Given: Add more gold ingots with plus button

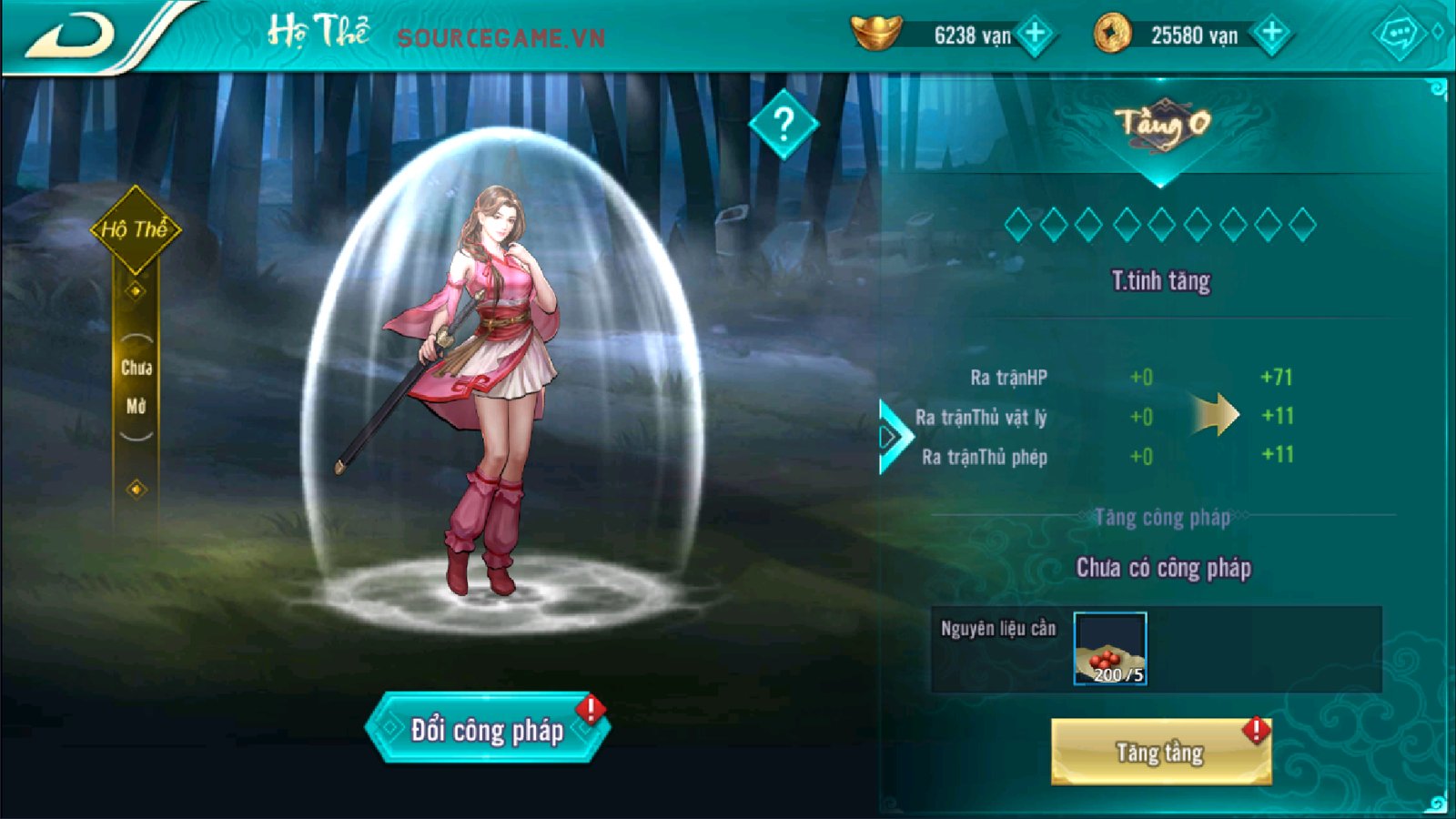Looking at the screenshot, I should [1035, 35].
